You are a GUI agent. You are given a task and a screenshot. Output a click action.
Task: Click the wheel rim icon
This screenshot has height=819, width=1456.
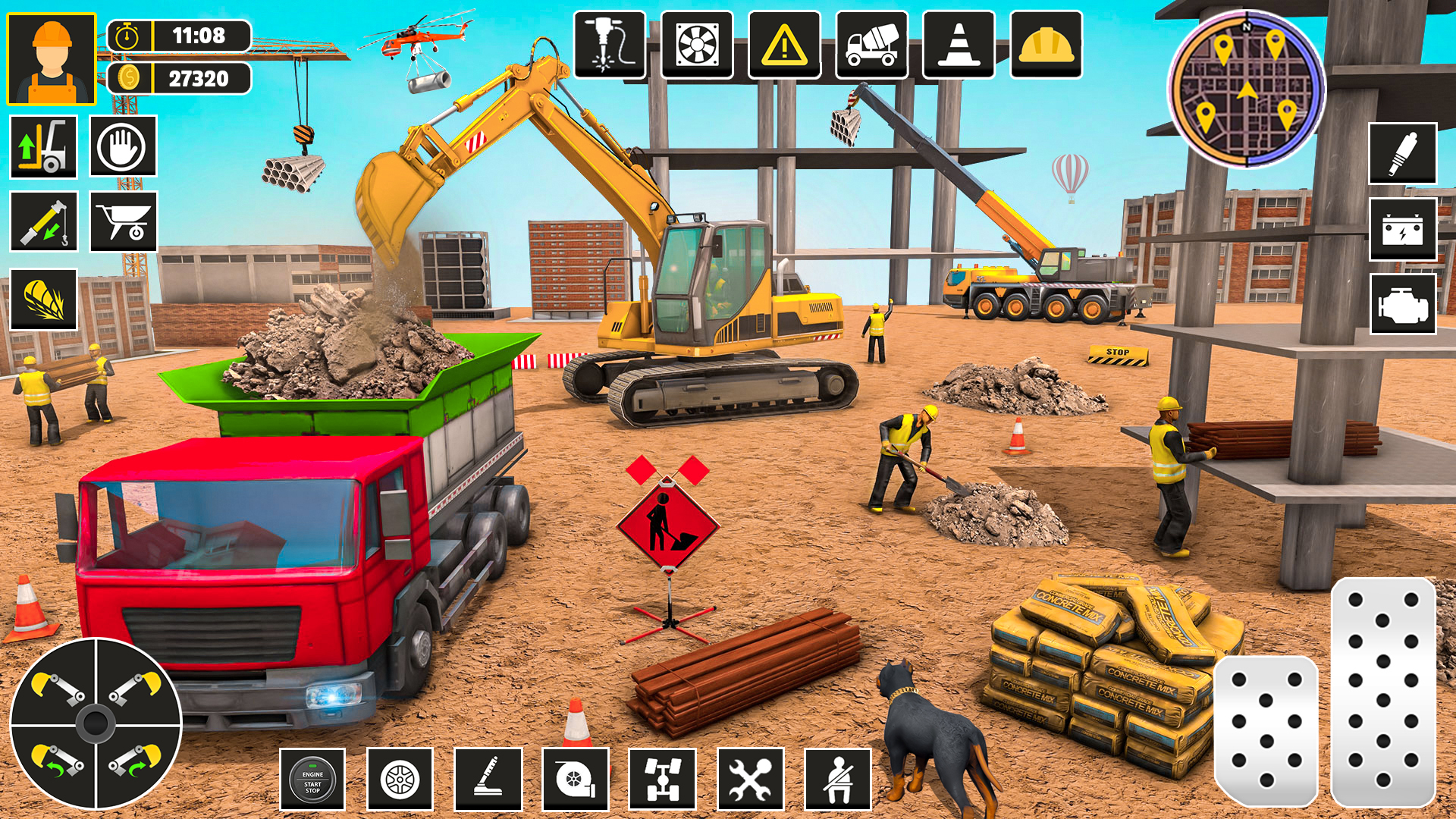[400, 780]
